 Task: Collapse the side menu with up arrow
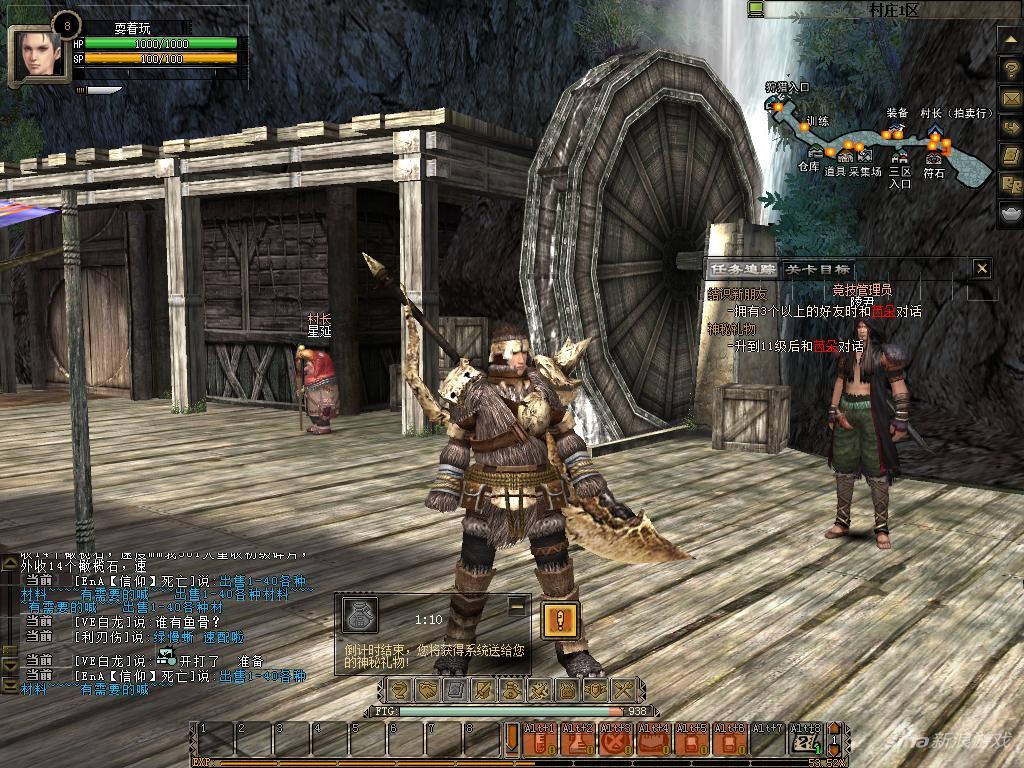(1009, 41)
